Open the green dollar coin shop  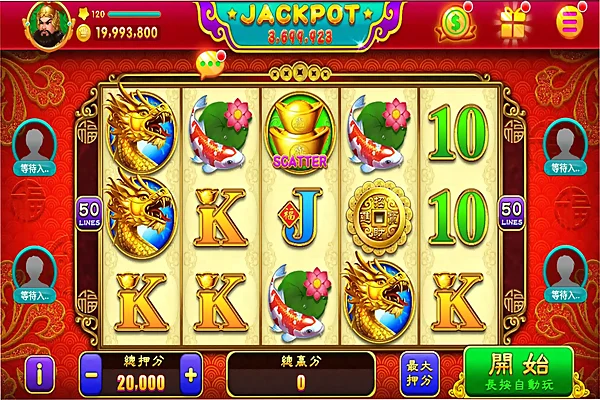(459, 21)
